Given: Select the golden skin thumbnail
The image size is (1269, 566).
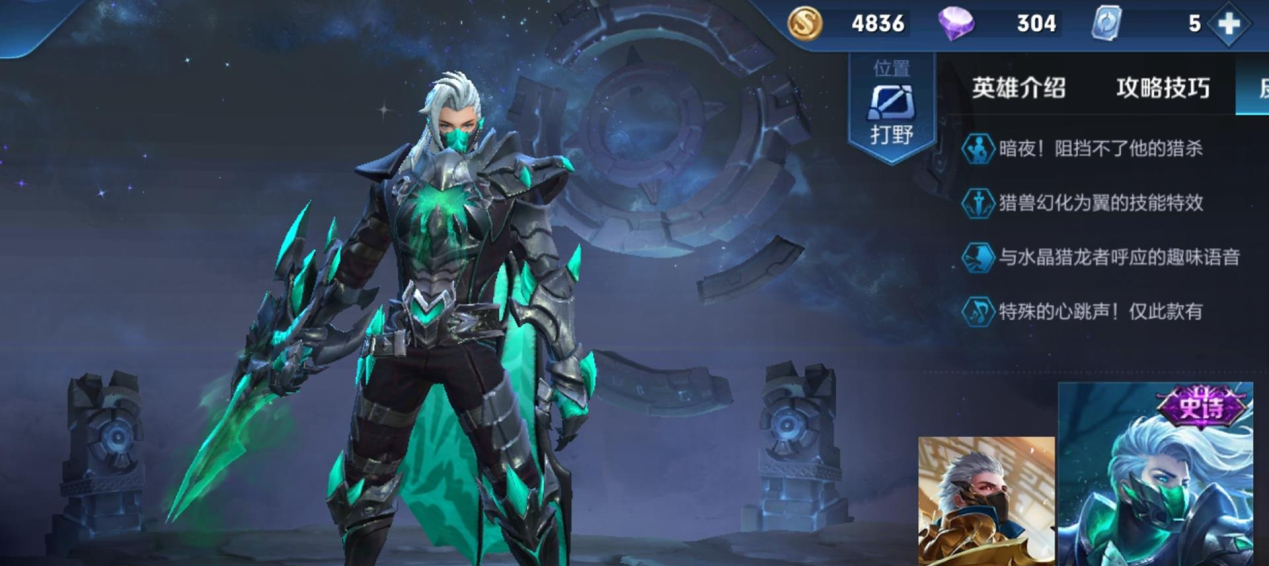Looking at the screenshot, I should pyautogui.click(x=986, y=500).
